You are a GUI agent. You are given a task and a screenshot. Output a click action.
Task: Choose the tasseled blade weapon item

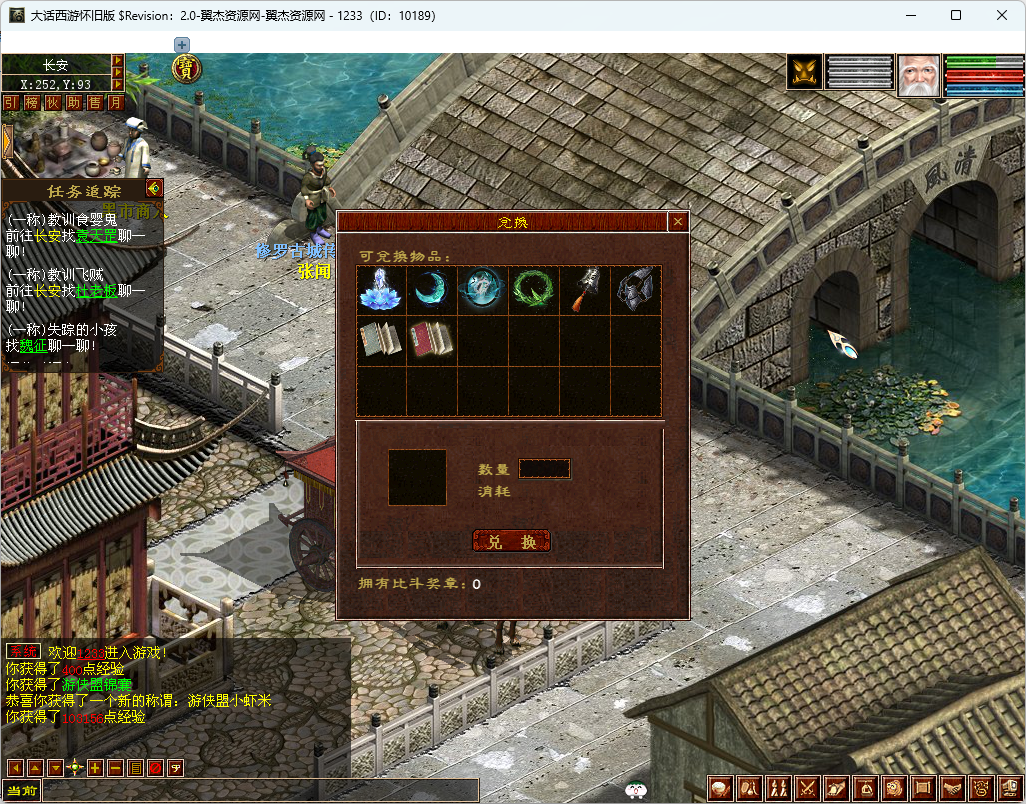[x=585, y=290]
